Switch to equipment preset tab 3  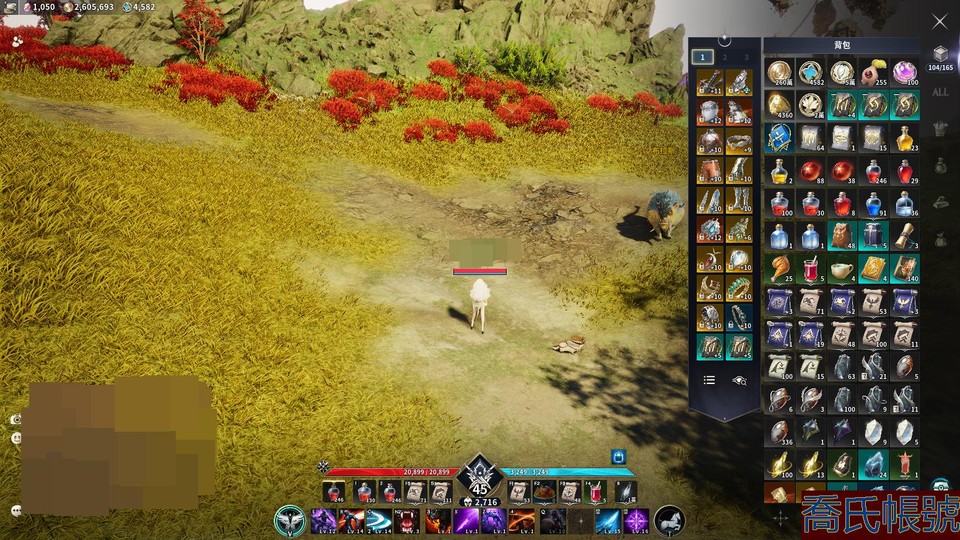point(745,57)
